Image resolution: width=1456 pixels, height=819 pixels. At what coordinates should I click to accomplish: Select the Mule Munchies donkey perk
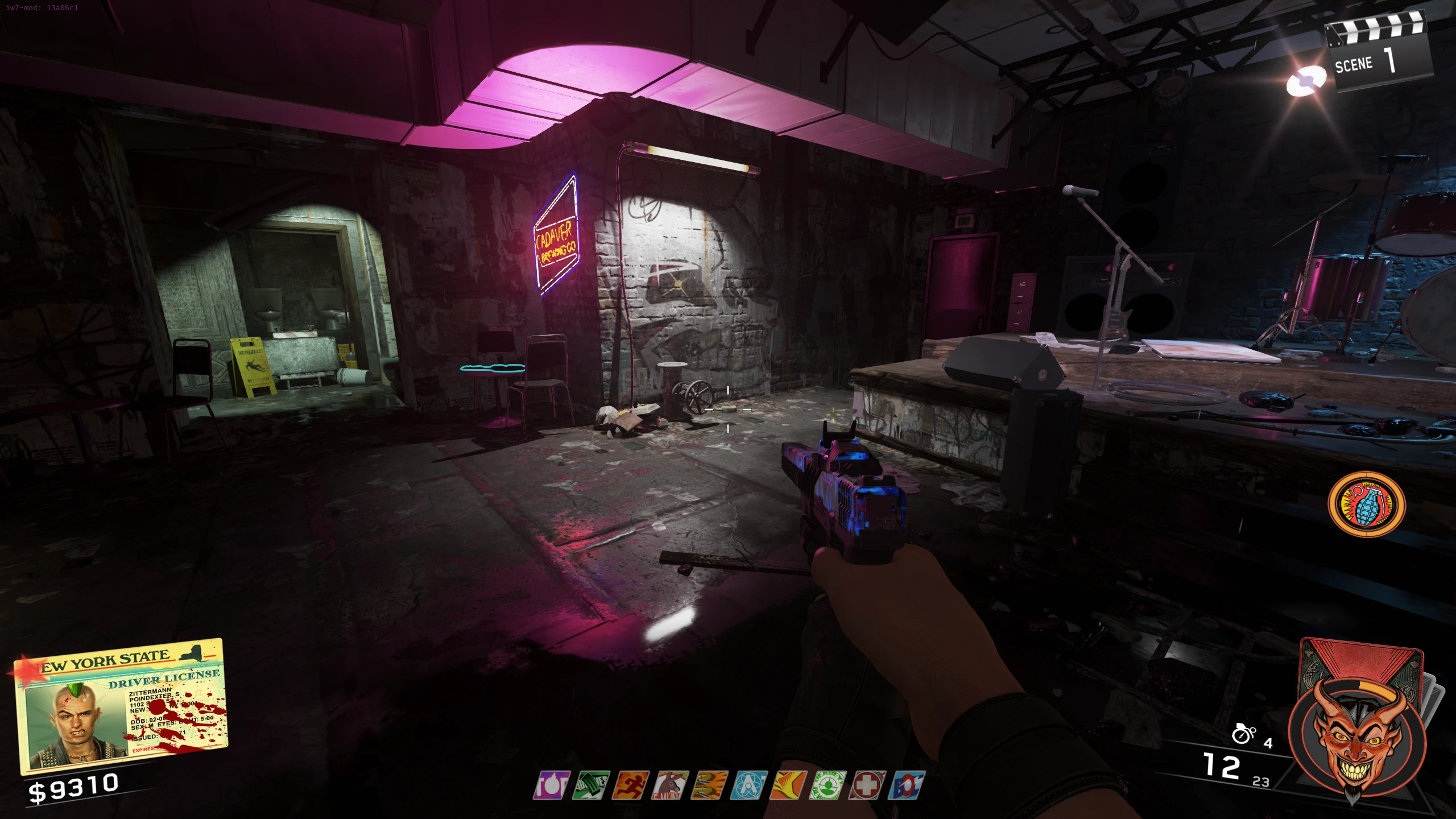pyautogui.click(x=671, y=785)
